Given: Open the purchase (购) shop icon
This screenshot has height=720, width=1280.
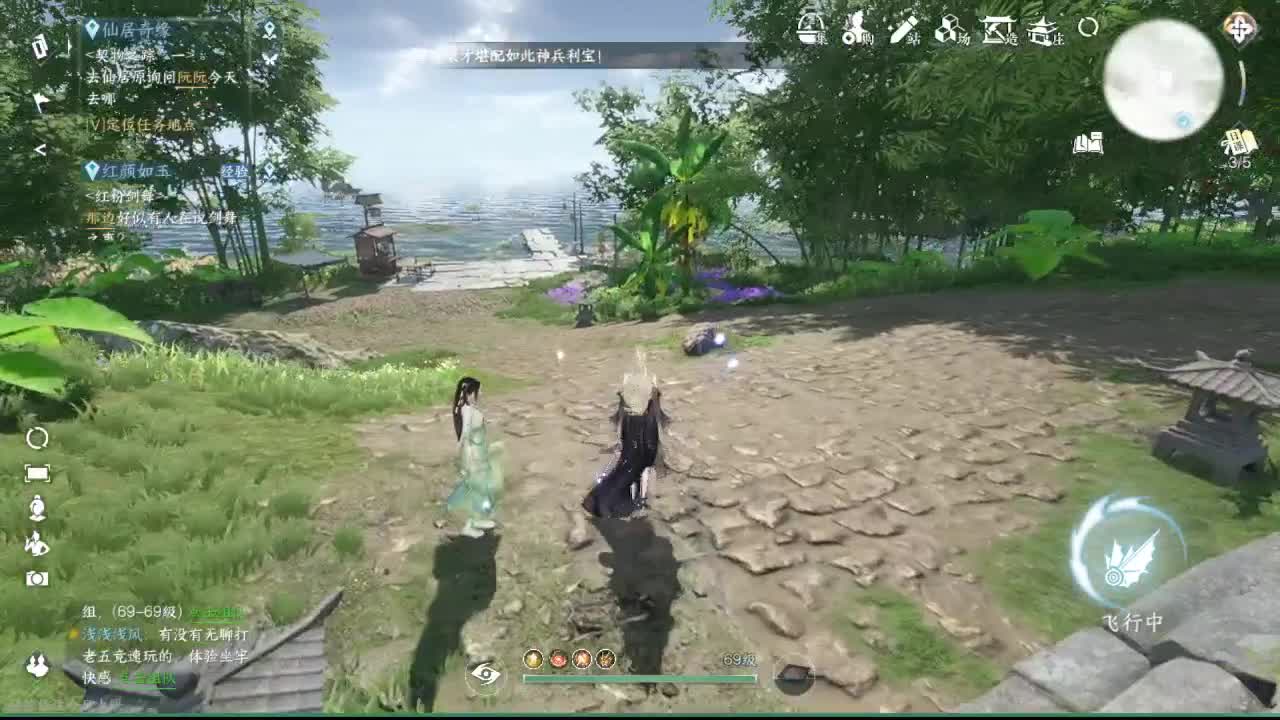Looking at the screenshot, I should pos(855,30).
